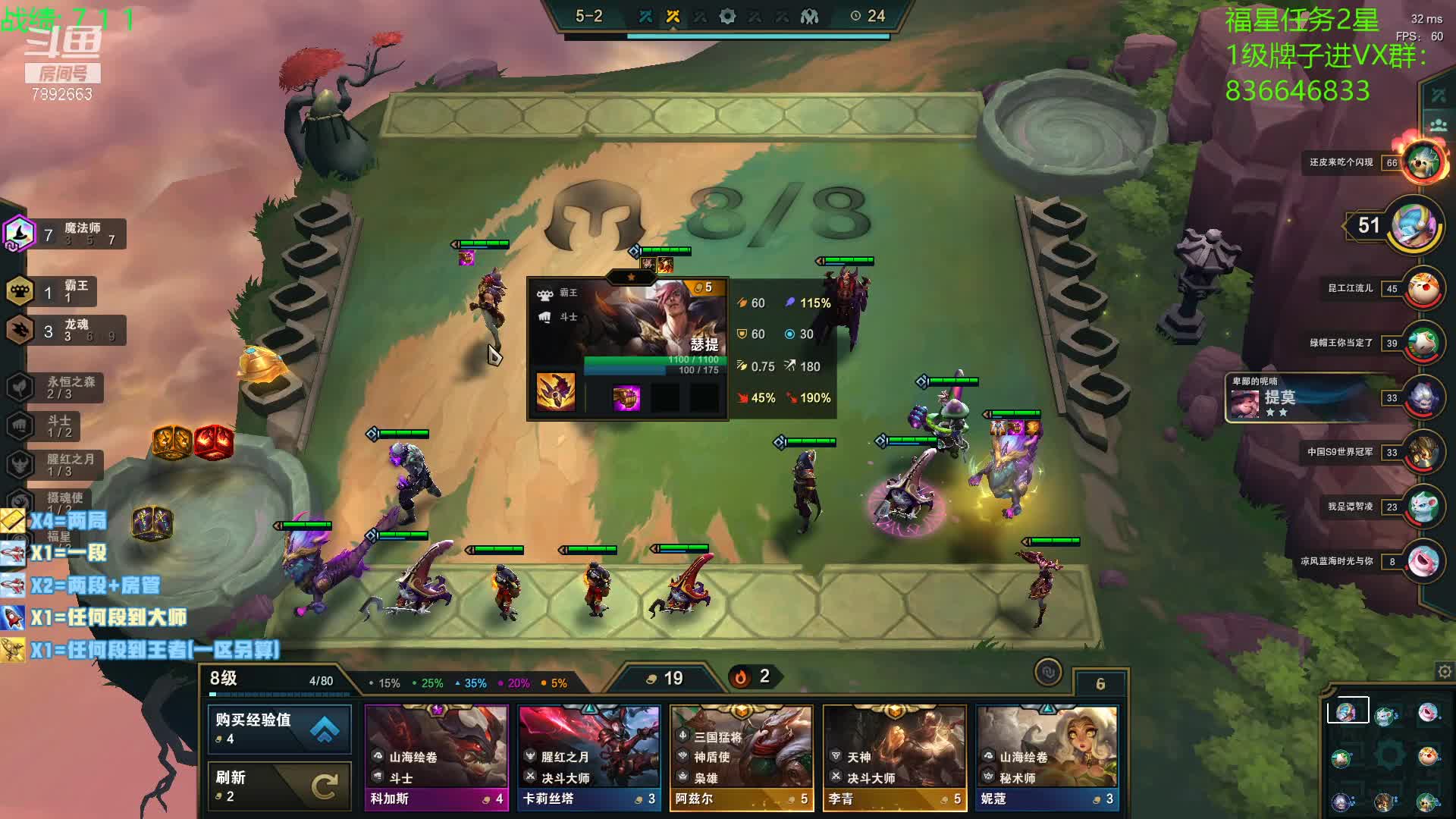Select player 凉风蓝海时光与你 with 8 health
The image size is (1456, 819).
pos(1423,562)
